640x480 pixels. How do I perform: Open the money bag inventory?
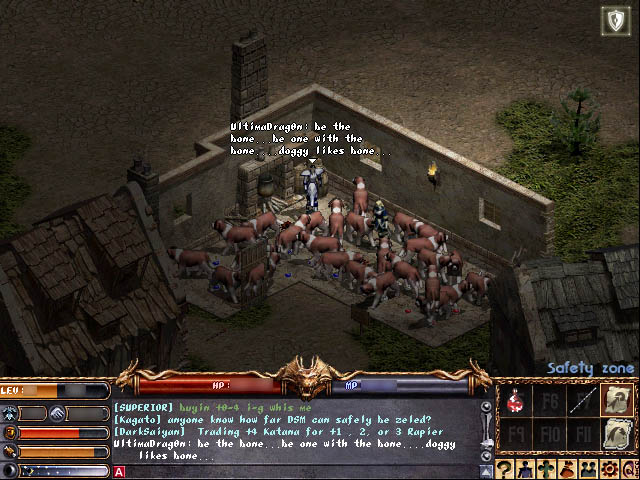tap(566, 468)
